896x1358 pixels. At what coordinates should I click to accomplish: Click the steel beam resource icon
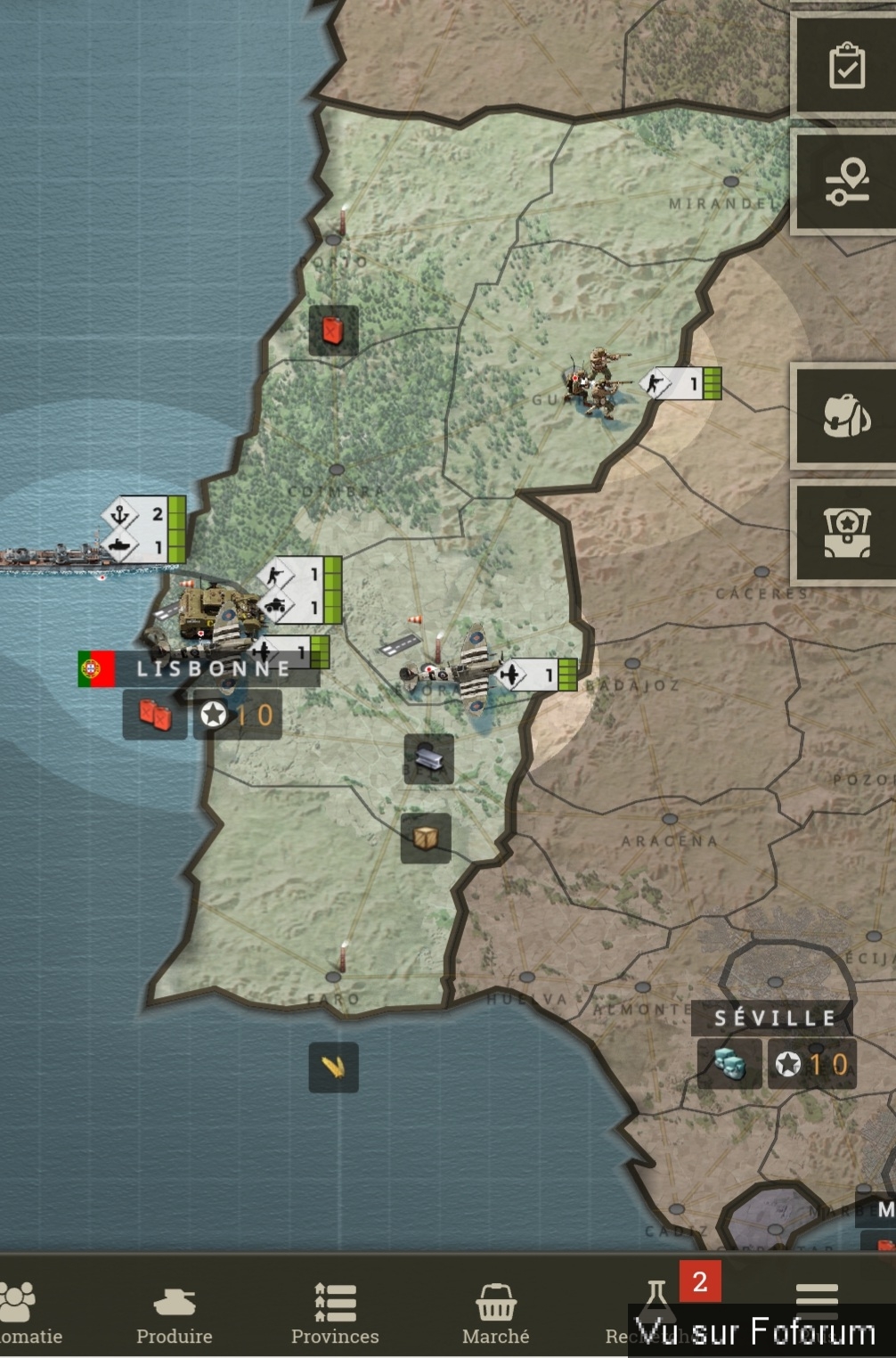tap(428, 759)
